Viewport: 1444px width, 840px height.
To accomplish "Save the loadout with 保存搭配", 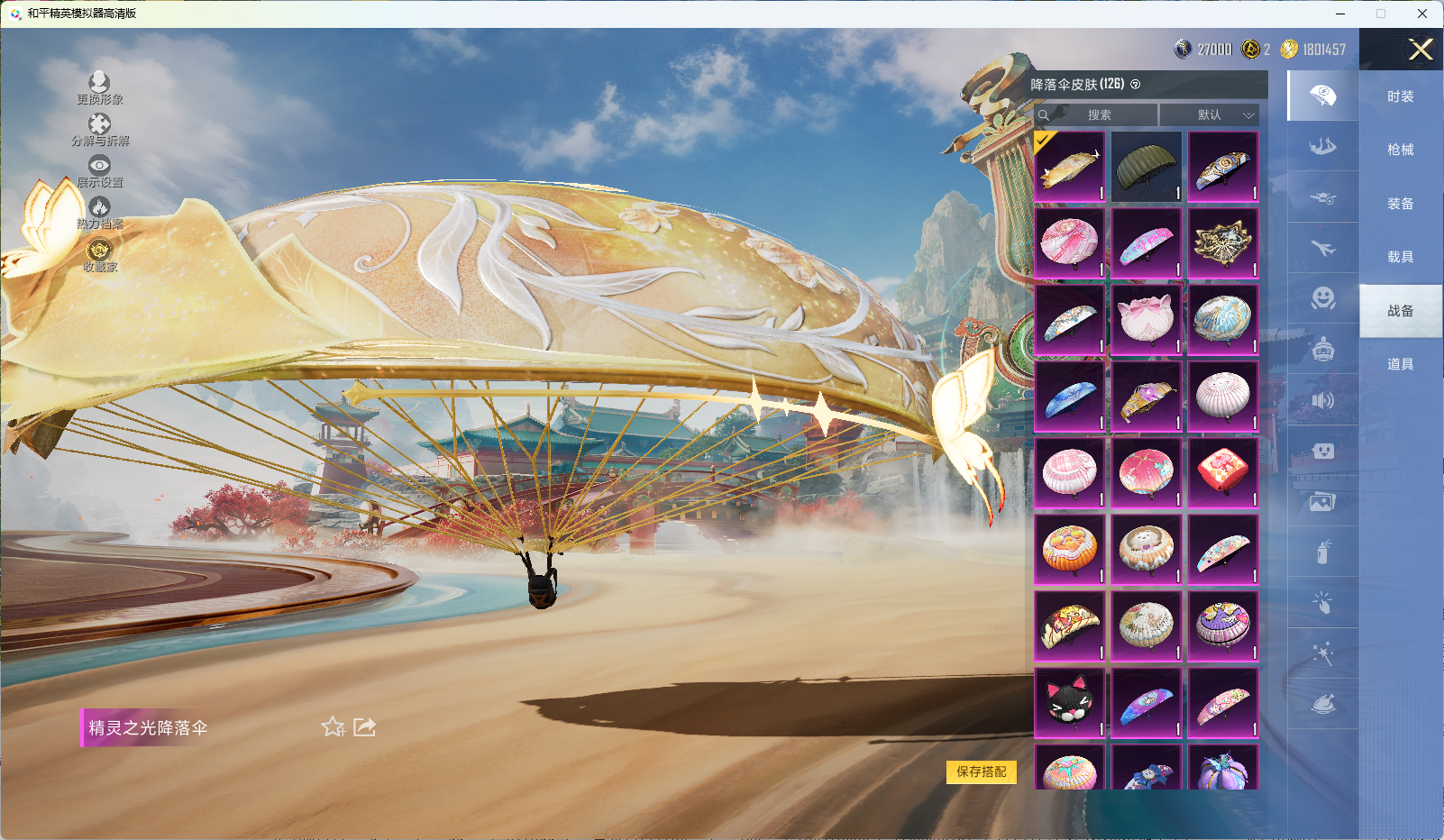I will 981,772.
